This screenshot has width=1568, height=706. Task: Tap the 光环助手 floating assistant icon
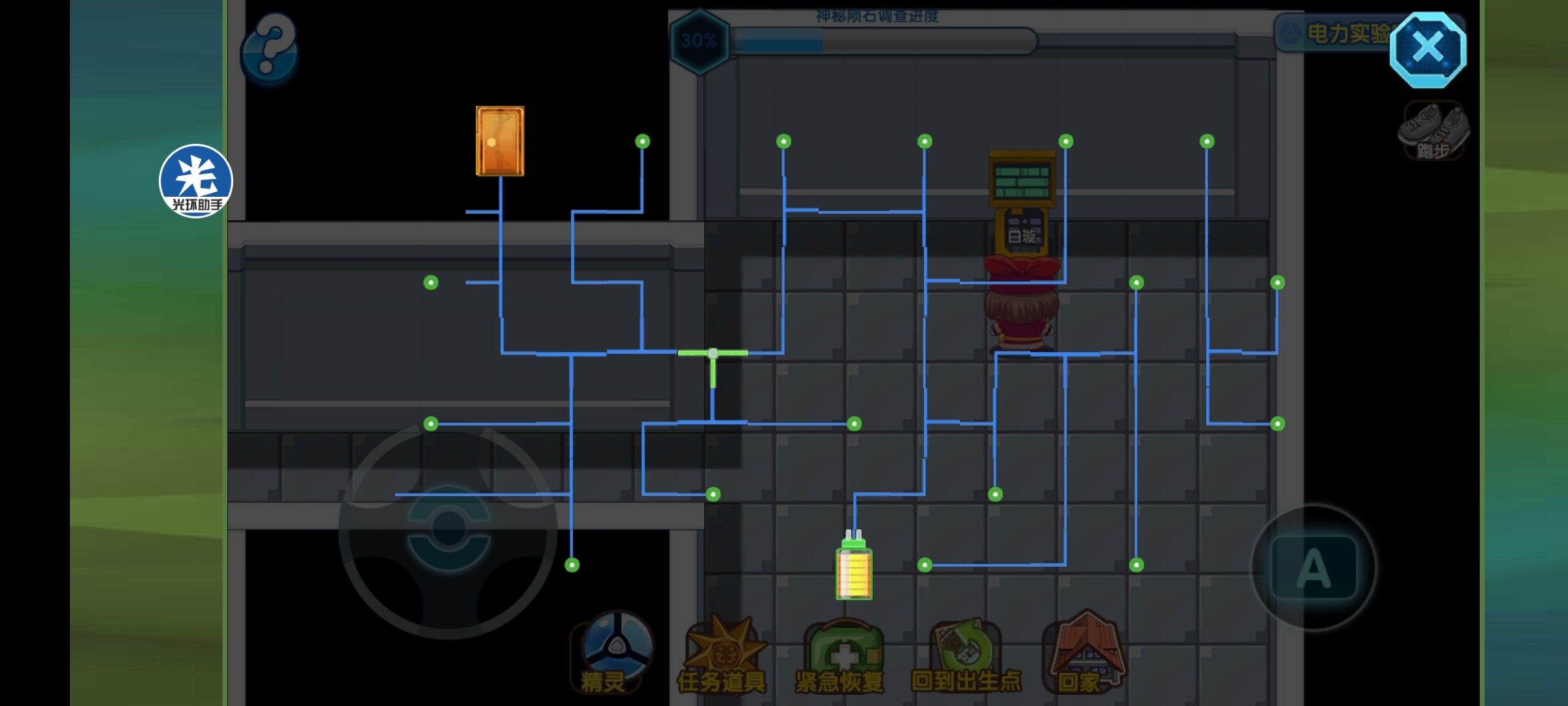click(195, 181)
